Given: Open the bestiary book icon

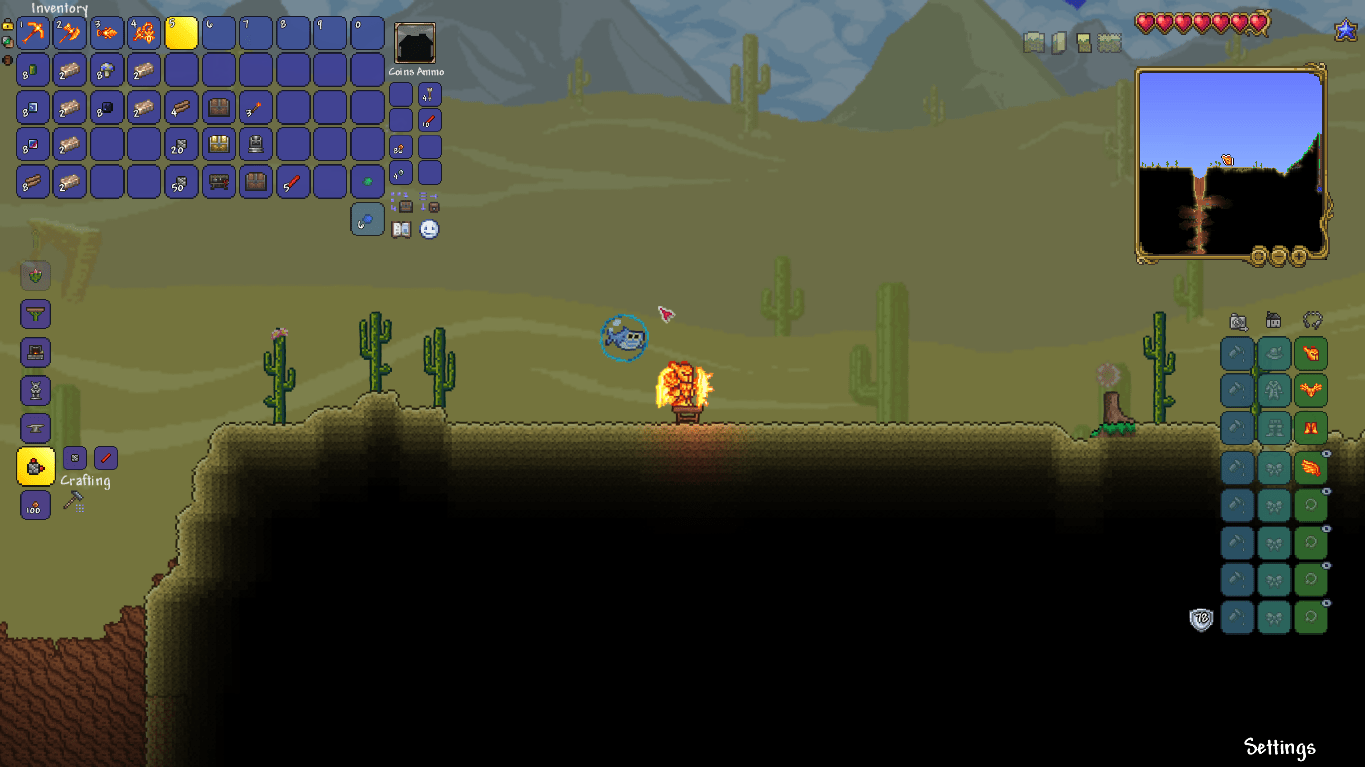Looking at the screenshot, I should [x=401, y=230].
